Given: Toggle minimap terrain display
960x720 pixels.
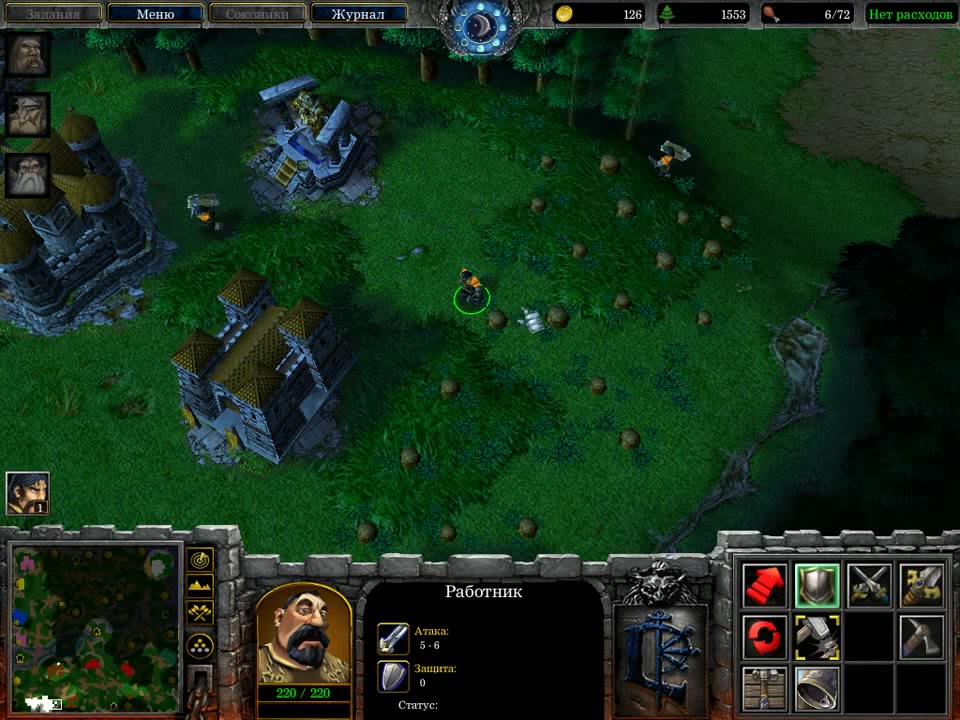Looking at the screenshot, I should coord(200,585).
